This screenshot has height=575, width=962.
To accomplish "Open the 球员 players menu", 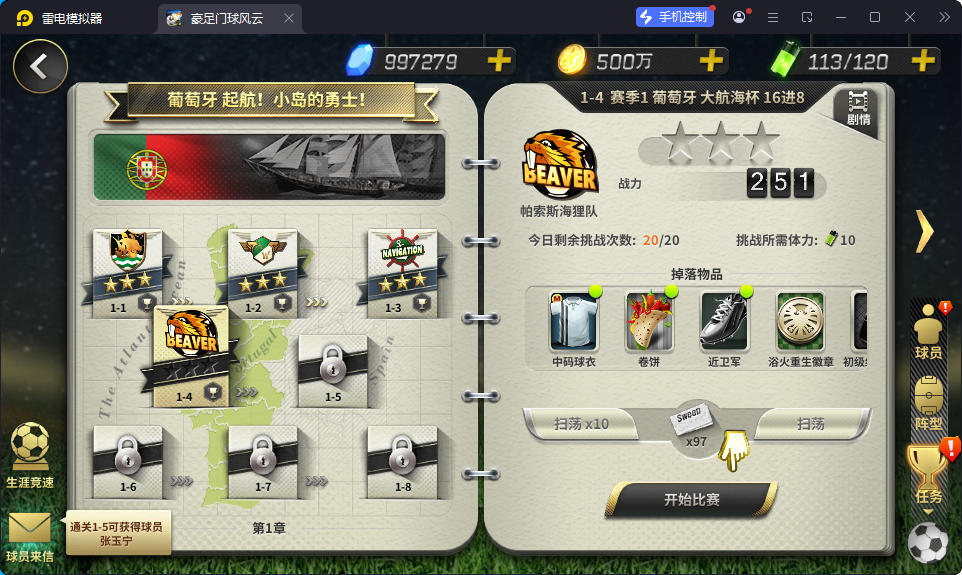I will 928,332.
